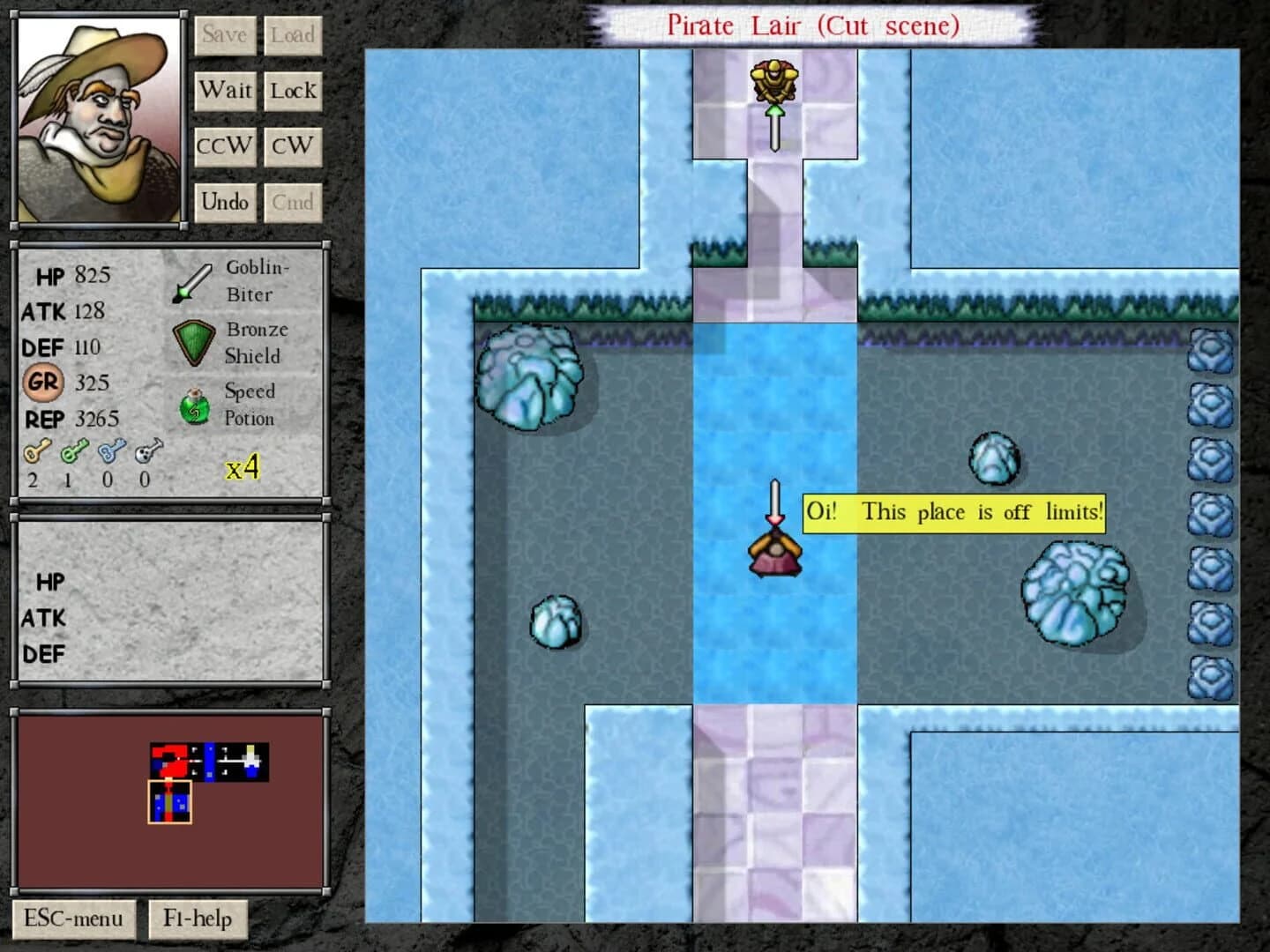This screenshot has width=1270, height=952.
Task: Toggle the Lock command
Action: click(x=293, y=90)
